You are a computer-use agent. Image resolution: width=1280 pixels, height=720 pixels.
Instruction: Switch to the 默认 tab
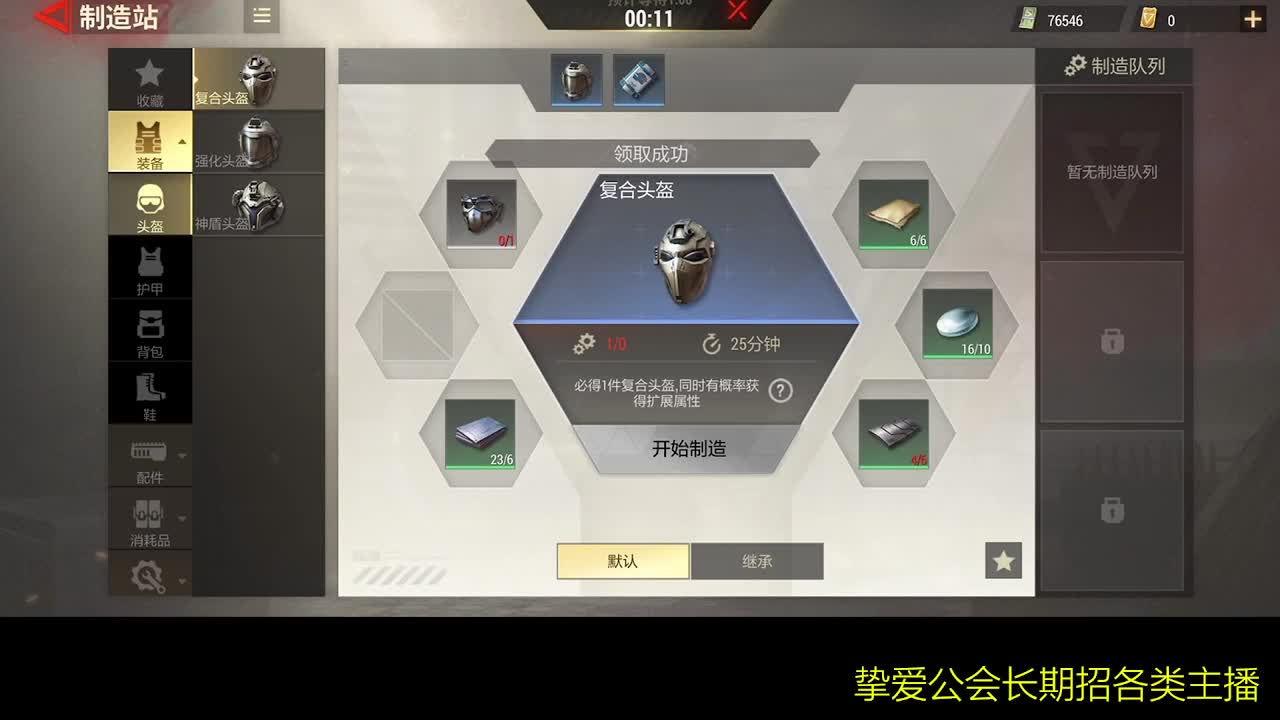(622, 561)
